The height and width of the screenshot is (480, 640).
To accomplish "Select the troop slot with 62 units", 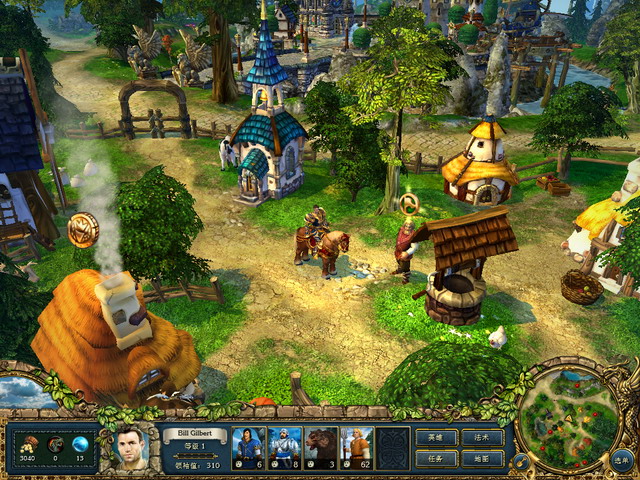I will (x=356, y=448).
